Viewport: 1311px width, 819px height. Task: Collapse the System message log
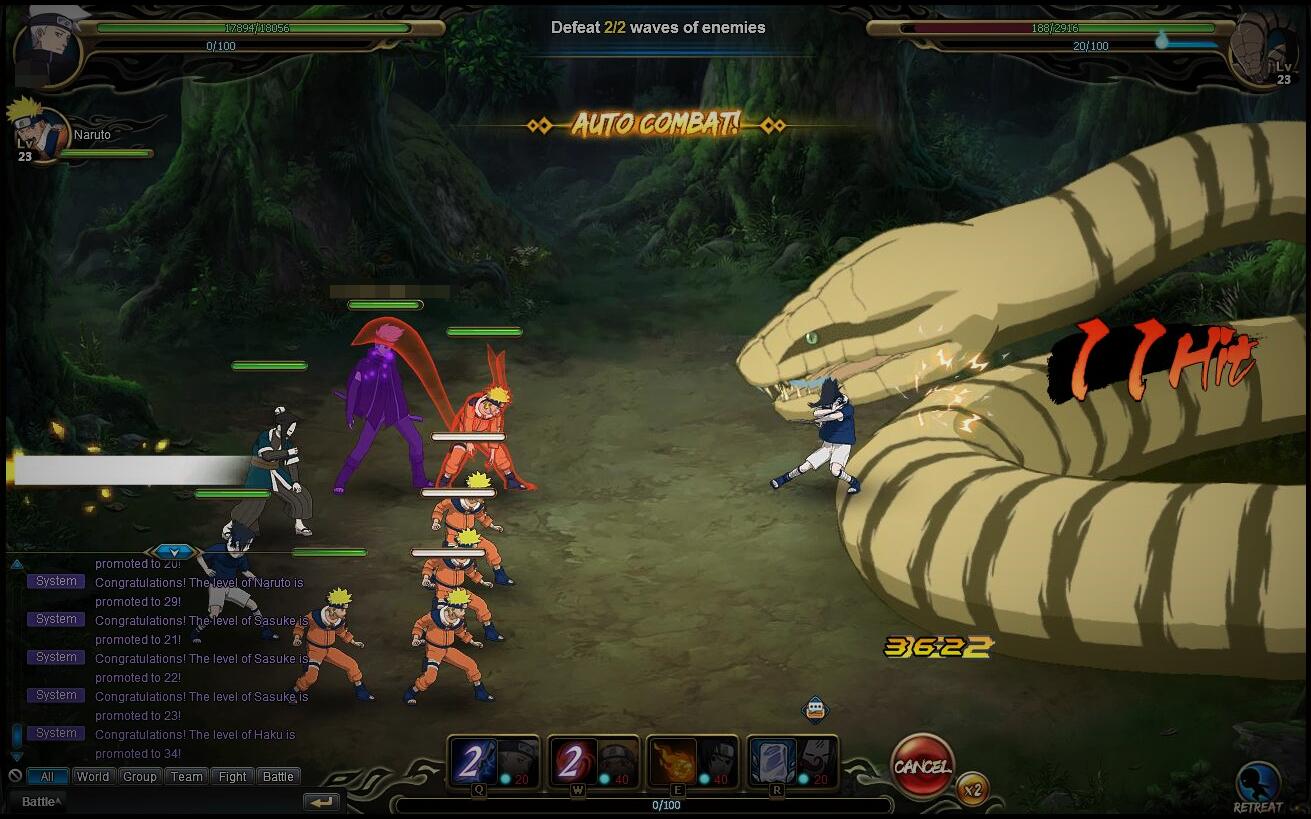pos(15,562)
